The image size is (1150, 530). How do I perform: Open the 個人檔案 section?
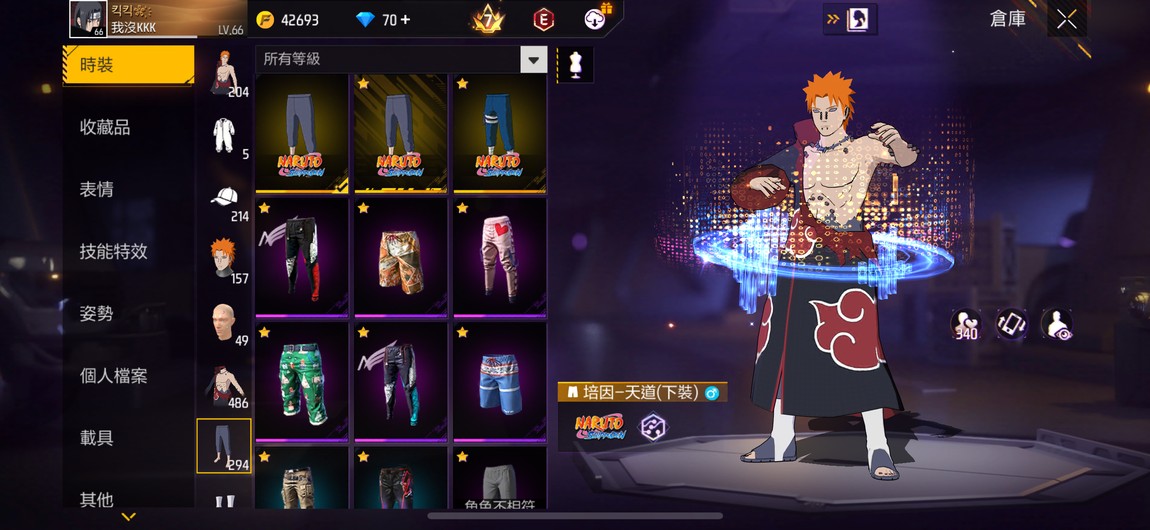tap(113, 376)
